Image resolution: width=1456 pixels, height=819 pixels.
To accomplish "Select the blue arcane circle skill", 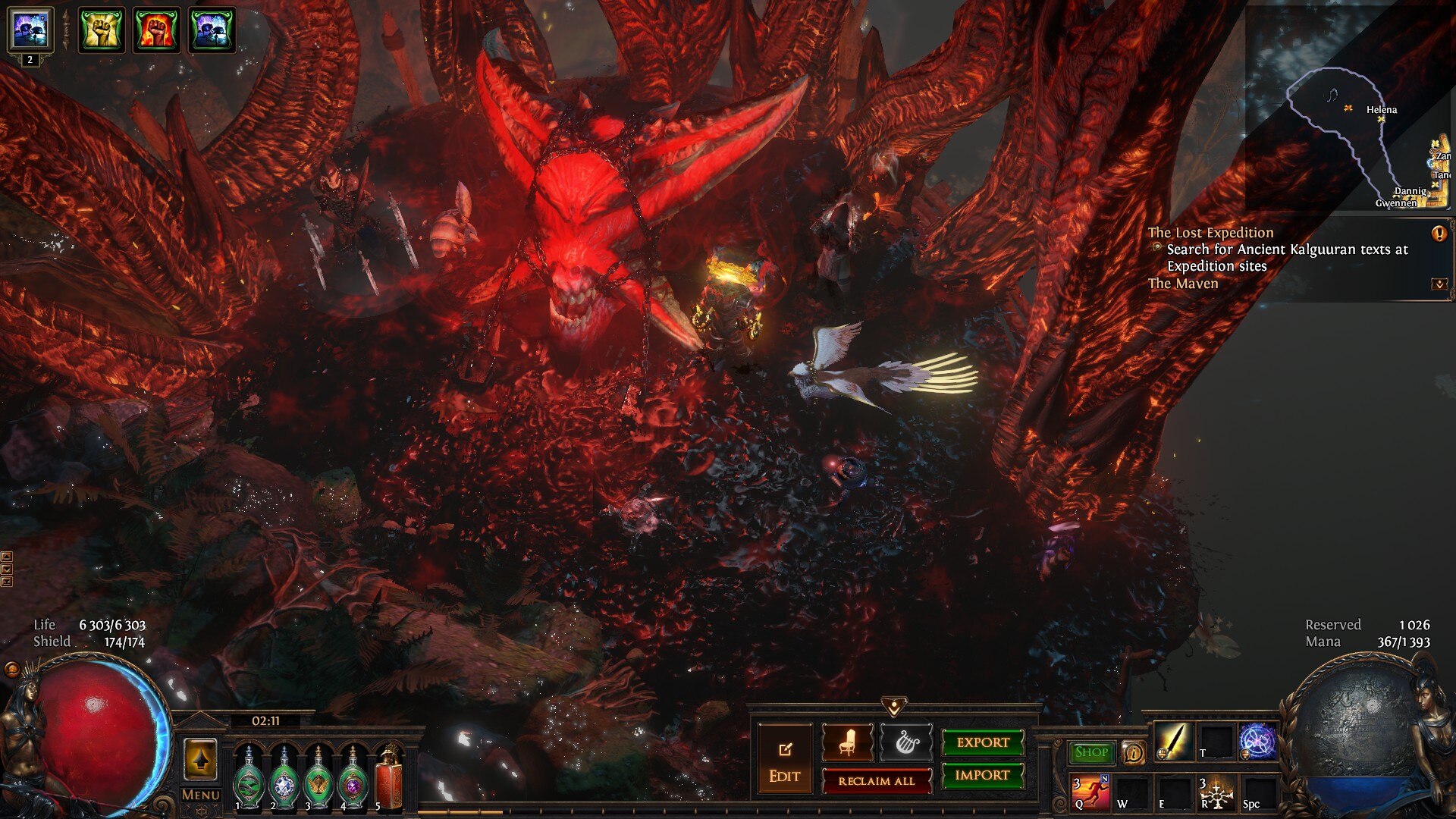I will 1257,741.
